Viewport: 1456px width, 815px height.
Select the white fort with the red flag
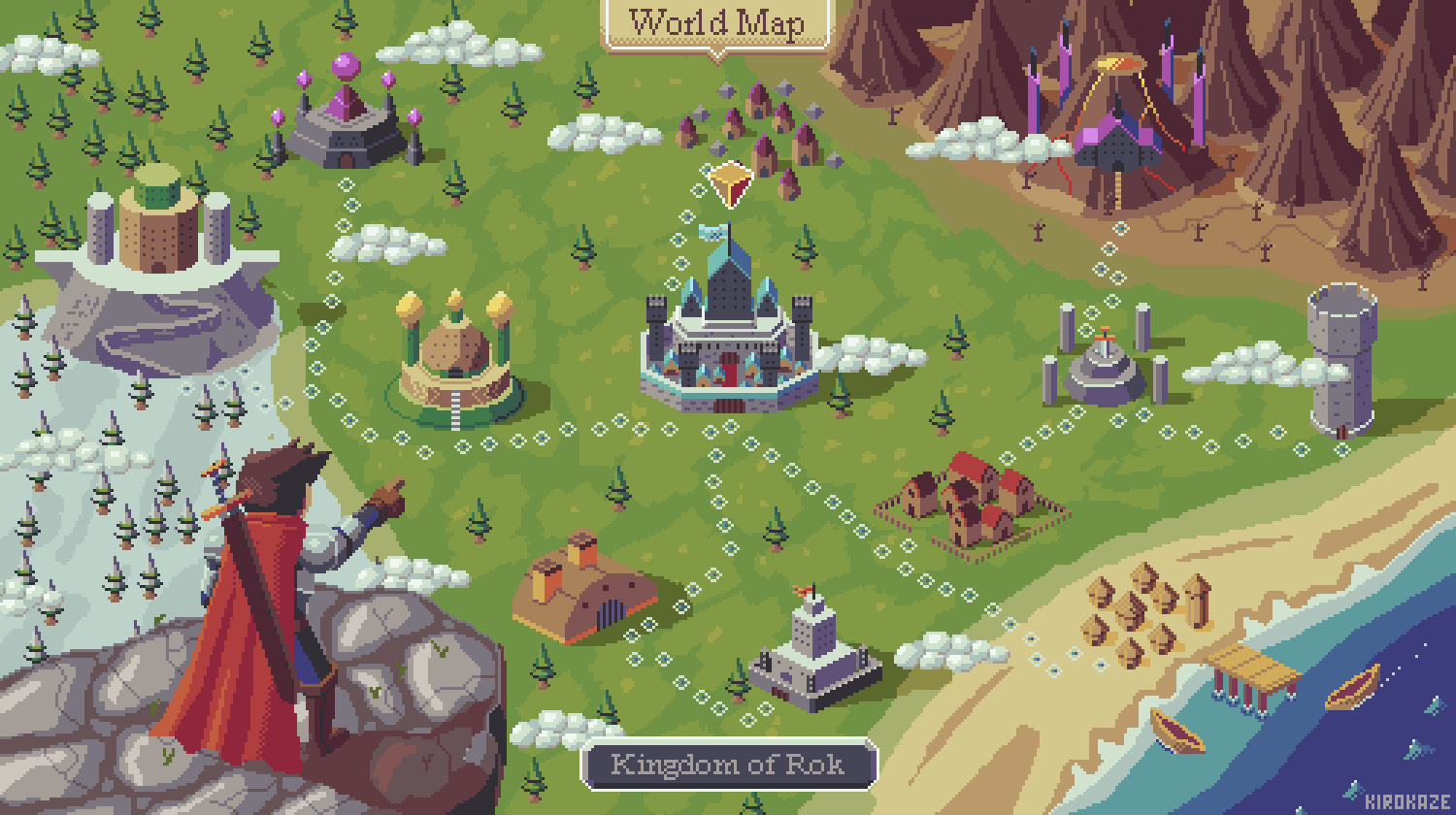point(813,648)
